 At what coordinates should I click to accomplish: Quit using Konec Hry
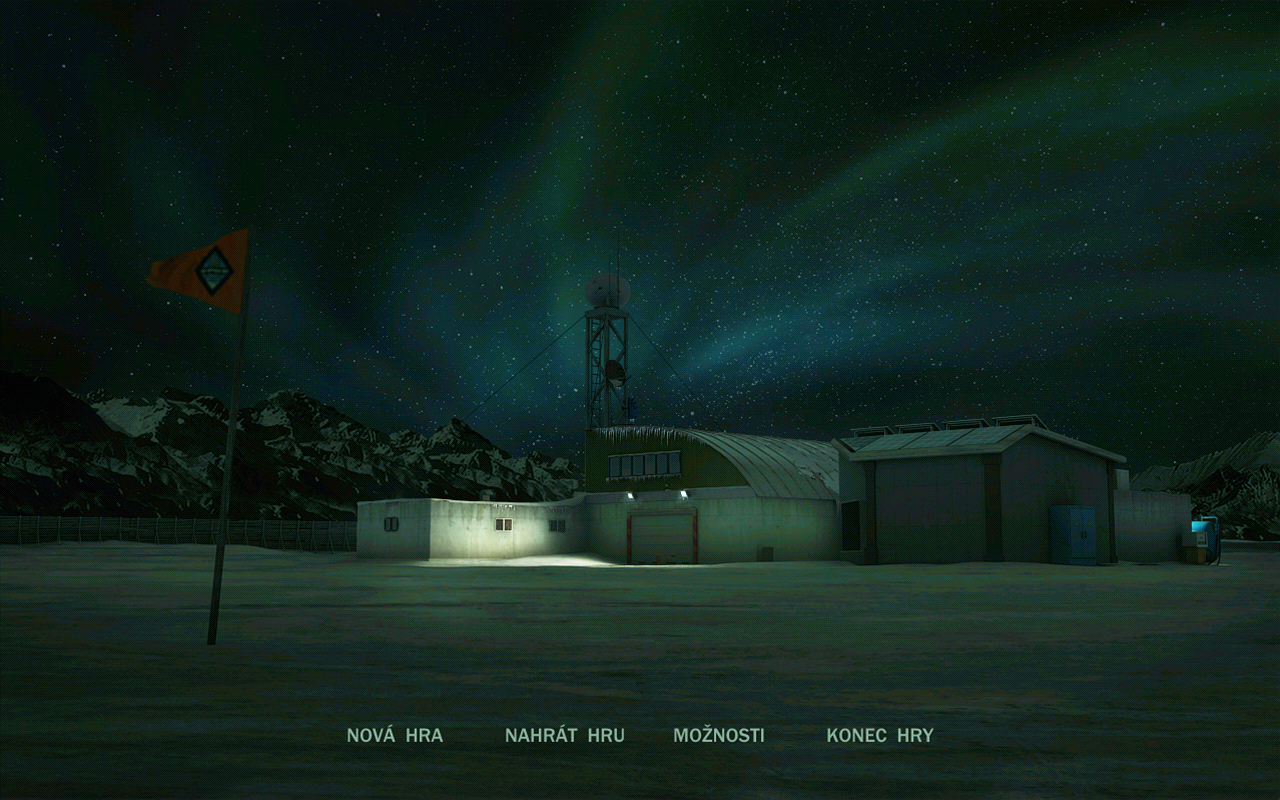[879, 735]
